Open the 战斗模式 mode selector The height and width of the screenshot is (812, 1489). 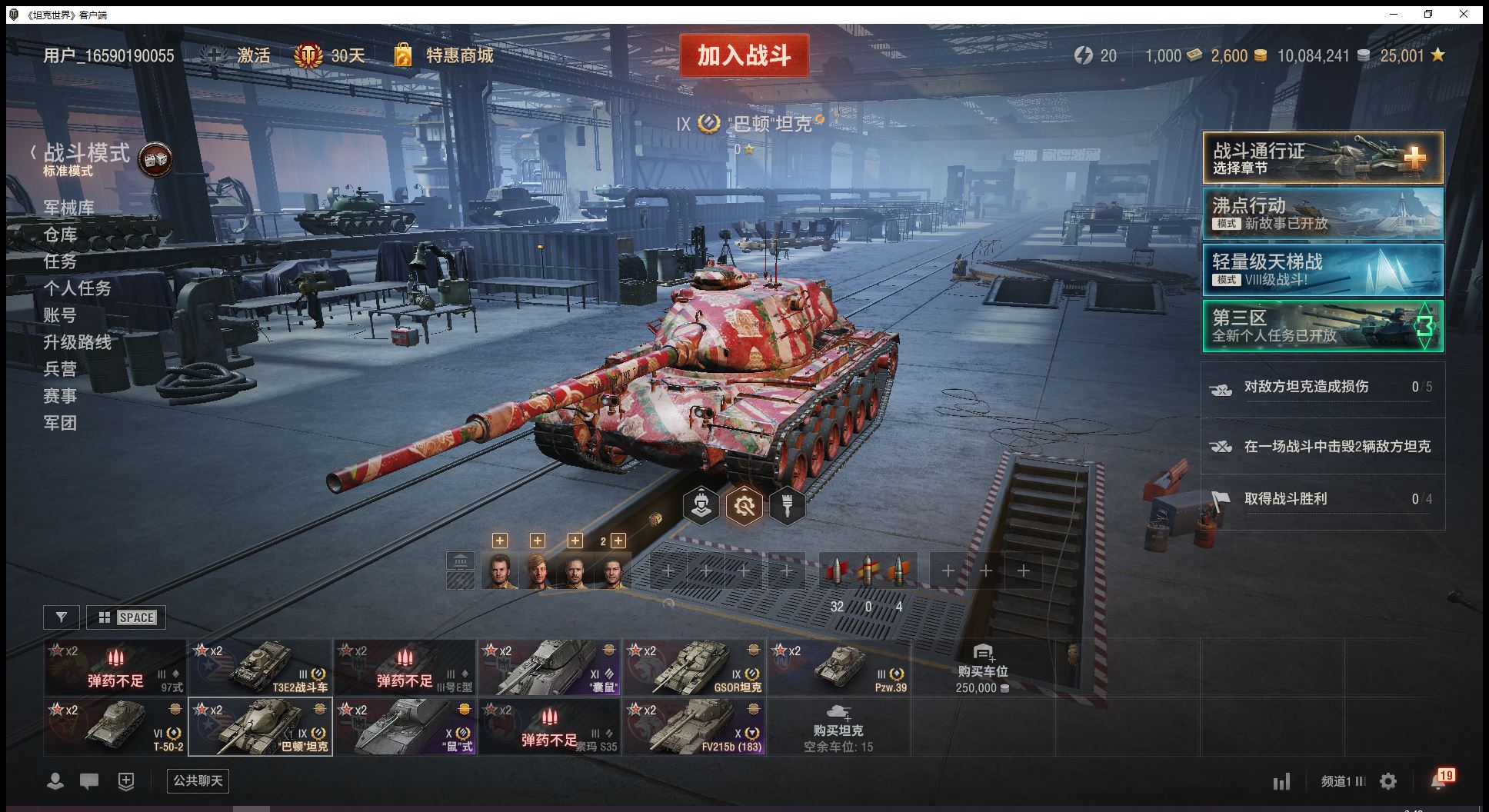click(86, 154)
